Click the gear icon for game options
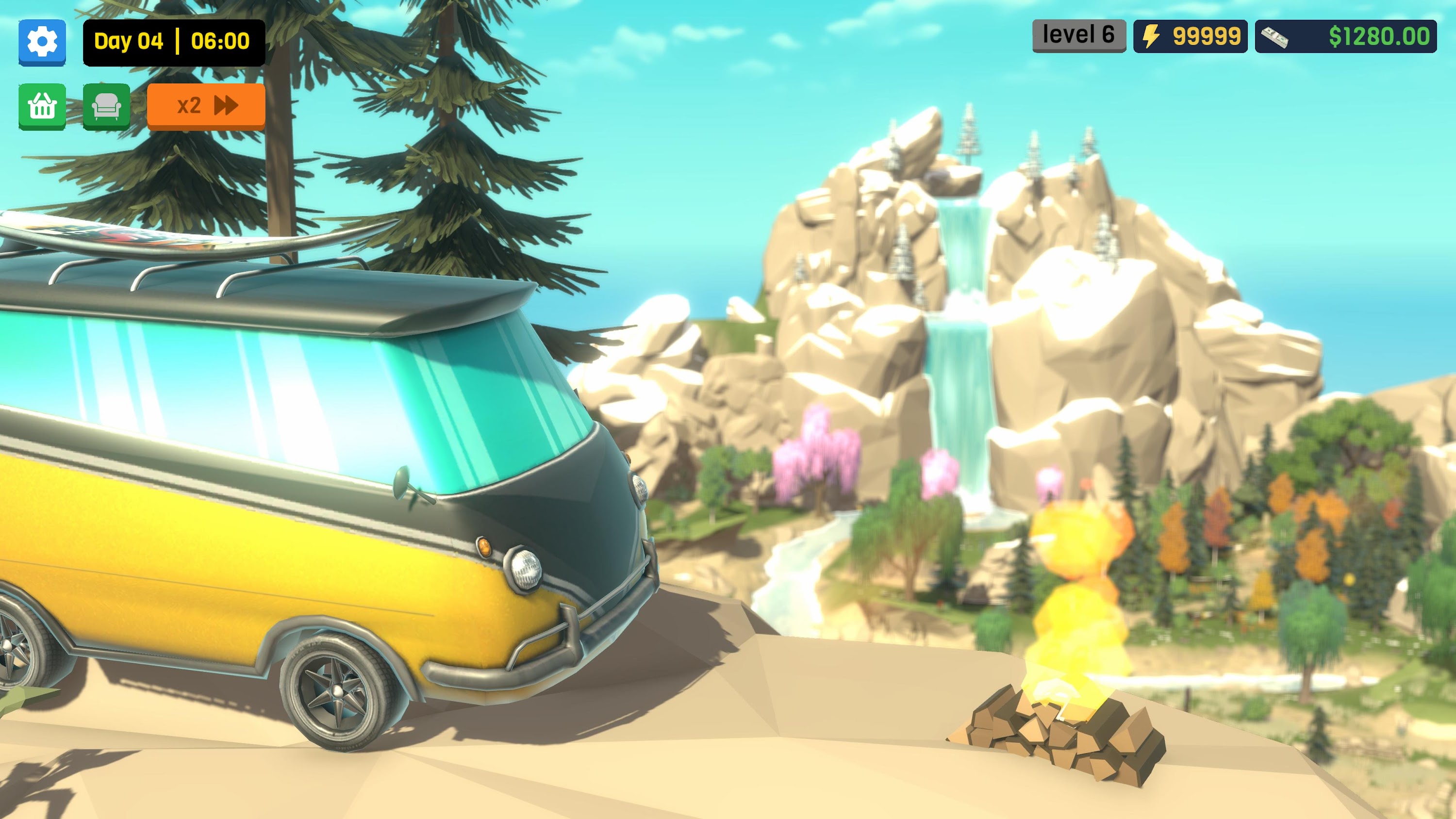1456x819 pixels. click(42, 42)
